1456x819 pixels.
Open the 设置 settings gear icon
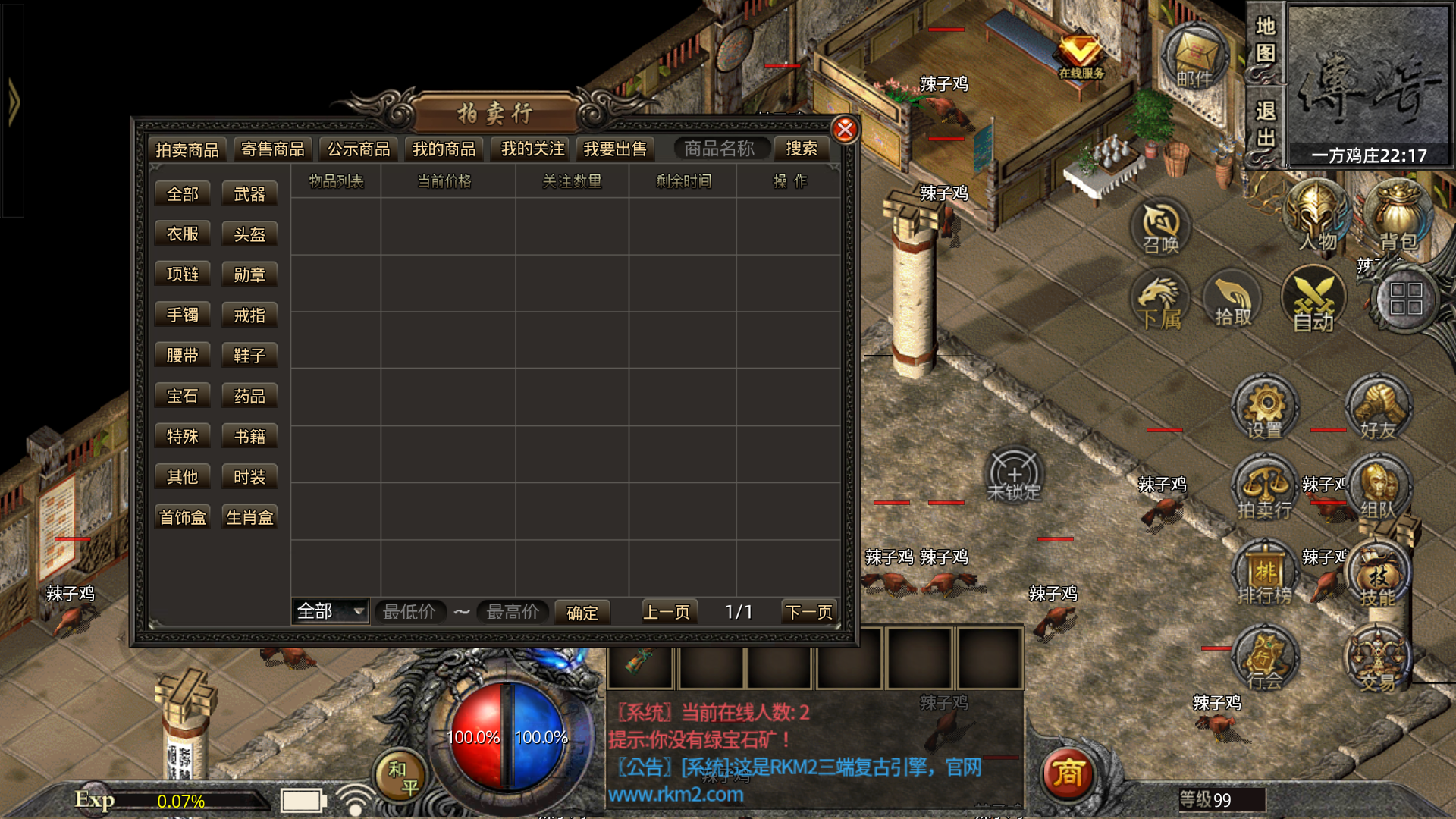pos(1265,407)
